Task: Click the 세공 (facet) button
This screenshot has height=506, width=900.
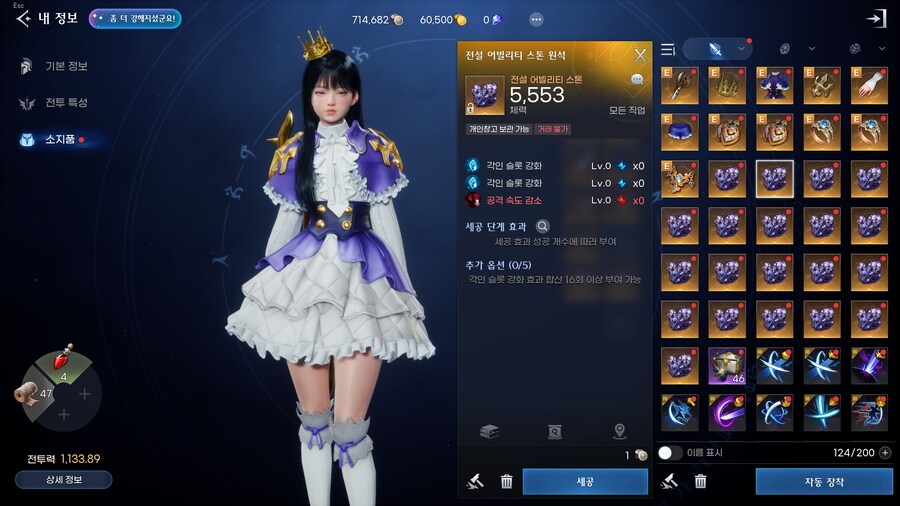Action: (x=585, y=482)
